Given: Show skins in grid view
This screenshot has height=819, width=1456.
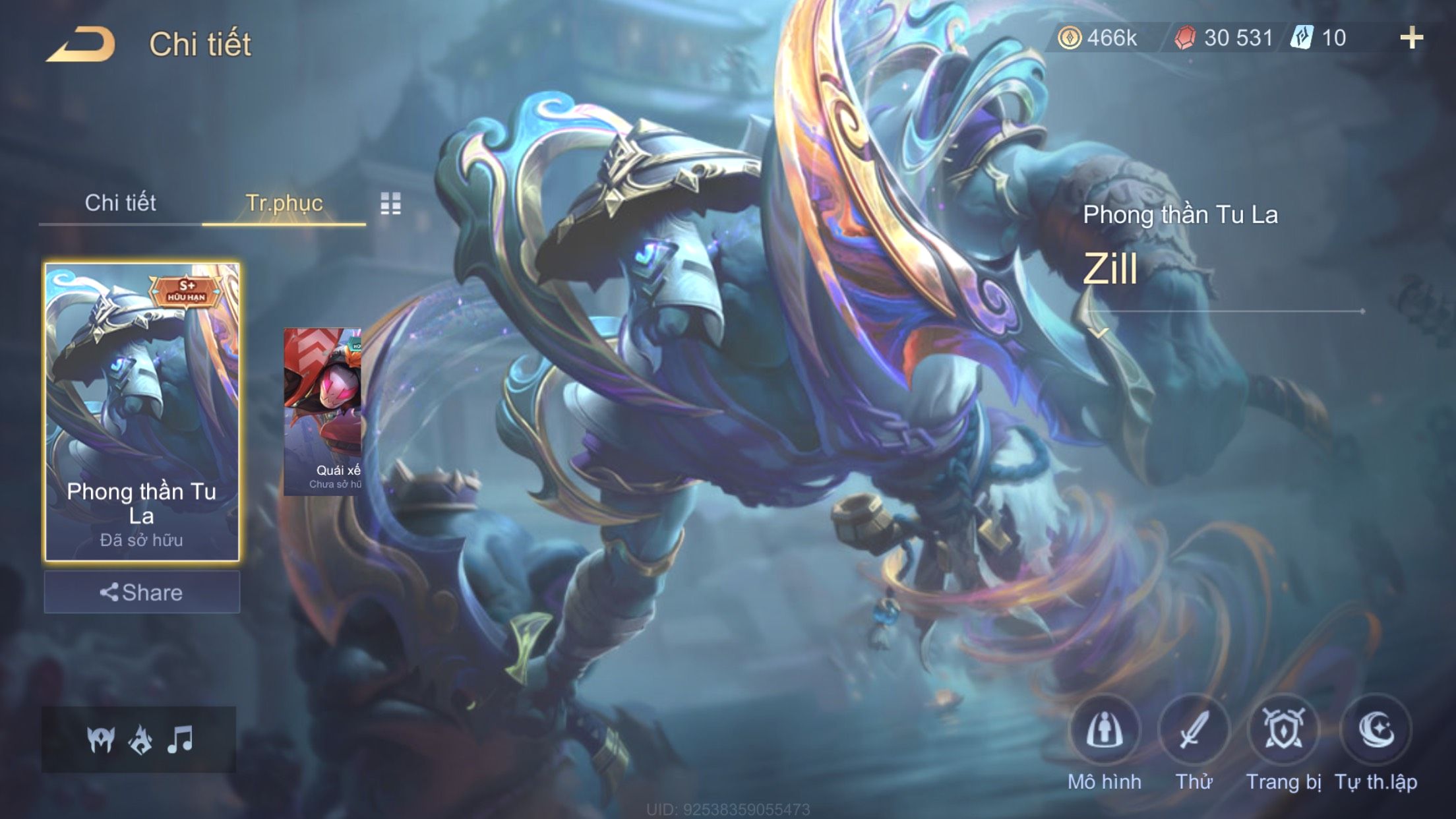Looking at the screenshot, I should pos(390,204).
